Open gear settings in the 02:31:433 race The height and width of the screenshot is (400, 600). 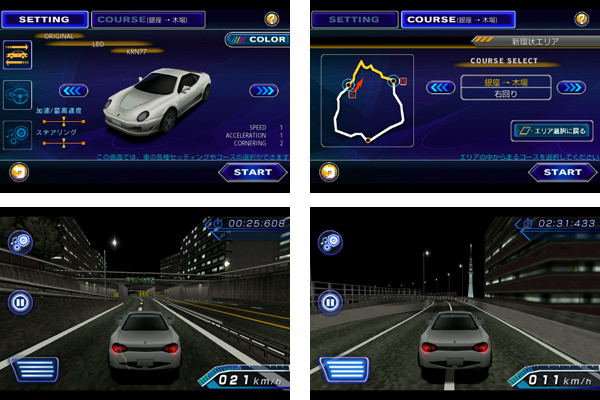click(329, 241)
